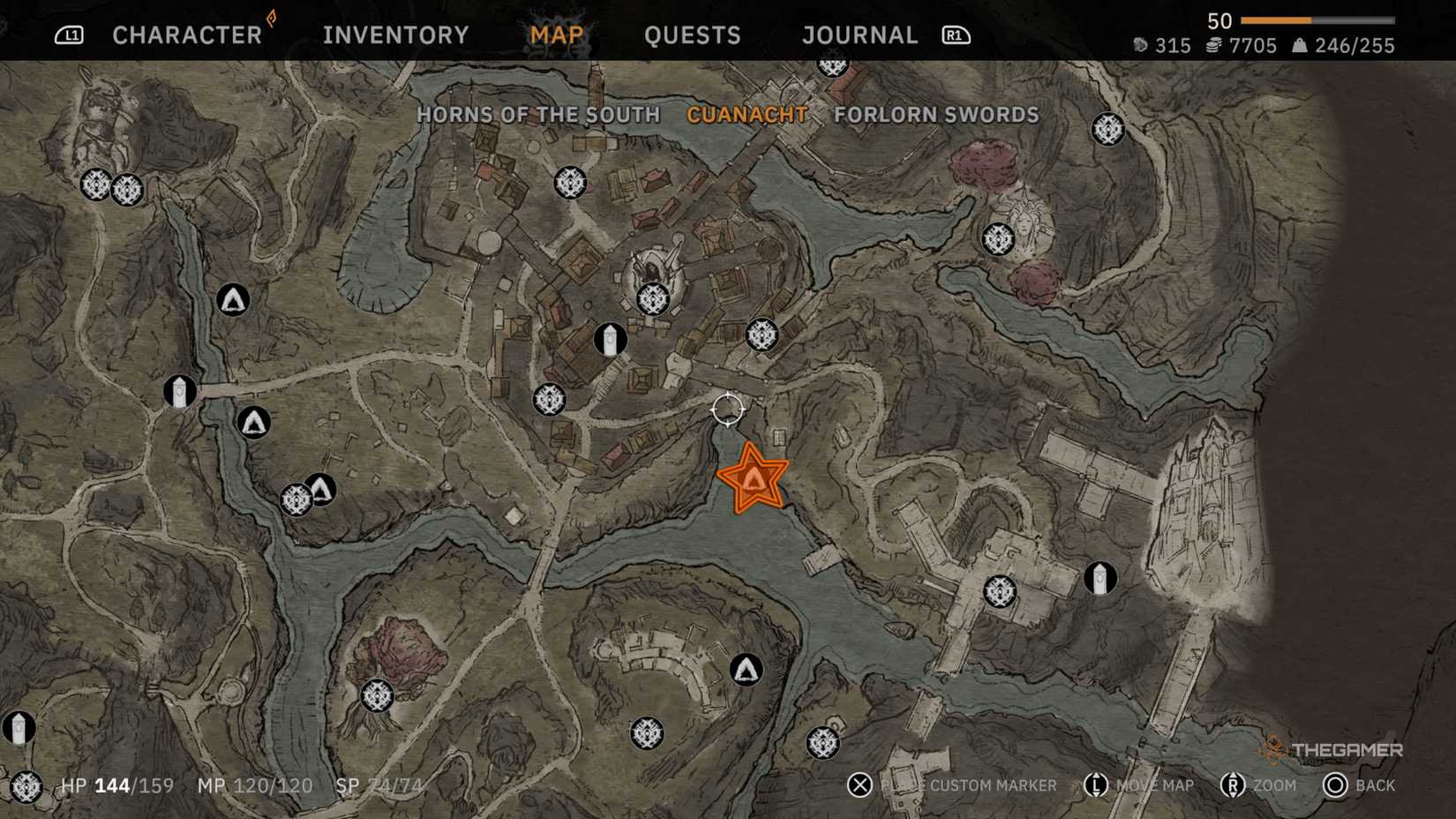The width and height of the screenshot is (1456, 819).
Task: Switch to the INVENTORY tab
Action: 394,35
